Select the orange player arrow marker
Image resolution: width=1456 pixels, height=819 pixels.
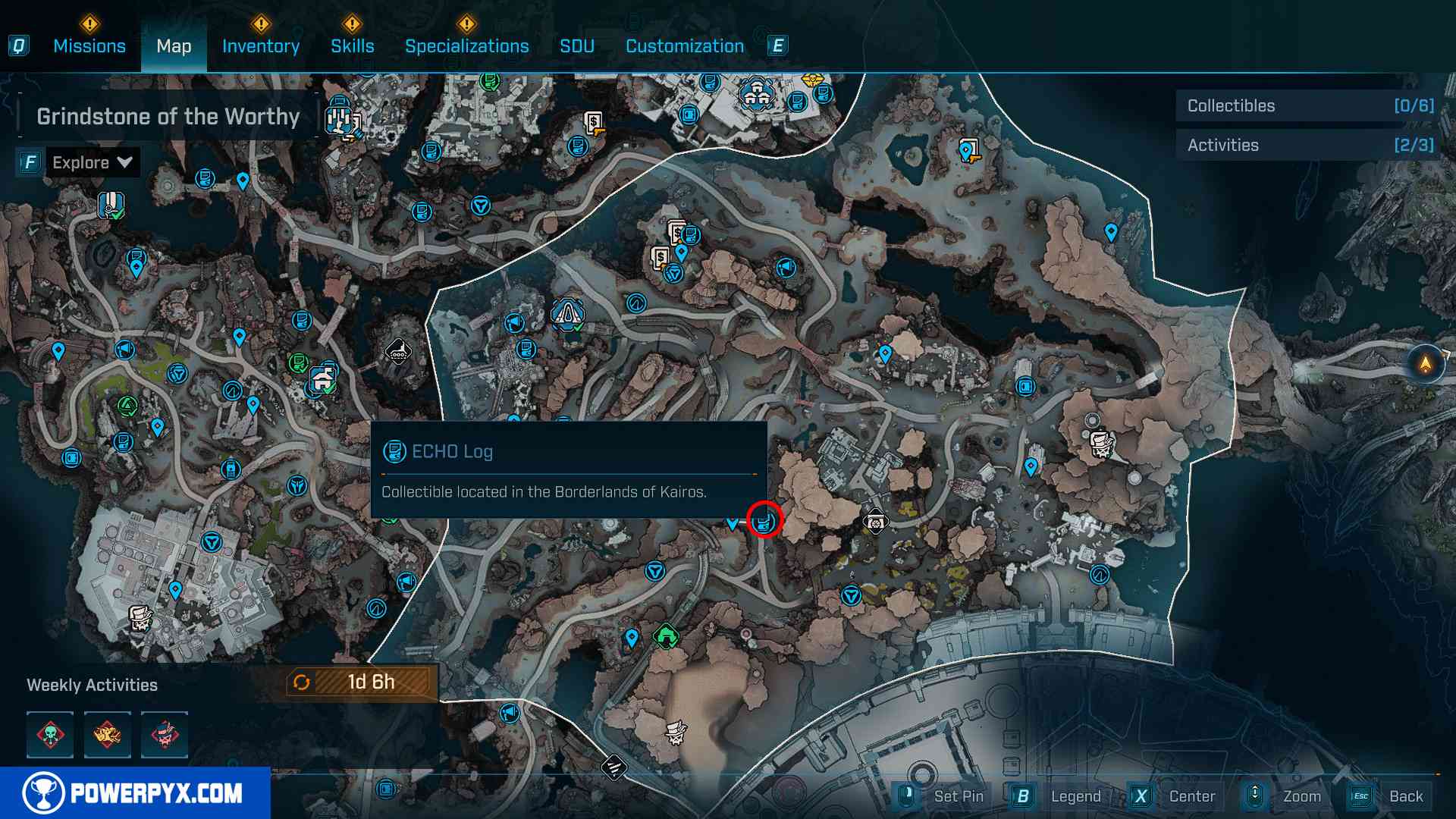click(x=1426, y=364)
